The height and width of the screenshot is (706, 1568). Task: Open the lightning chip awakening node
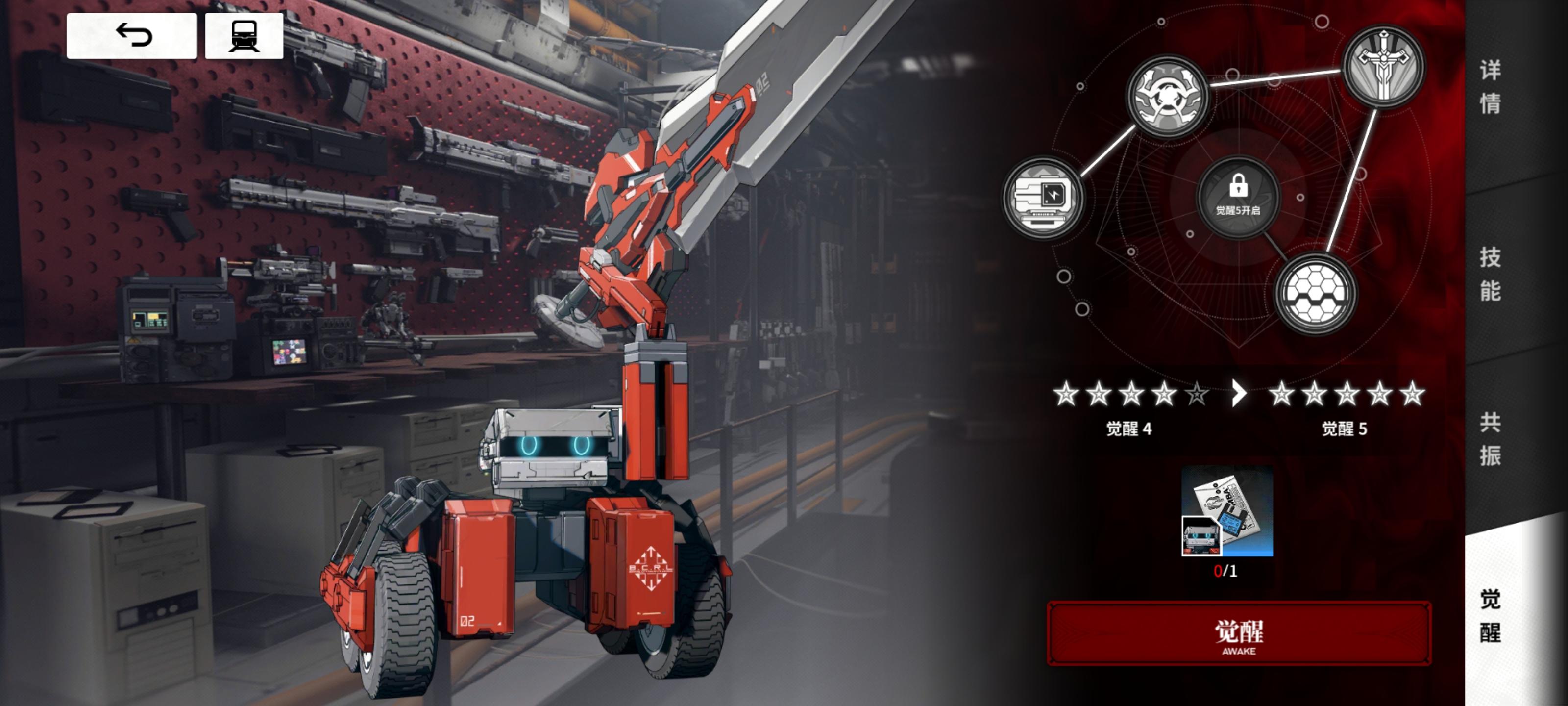[x=1043, y=198]
